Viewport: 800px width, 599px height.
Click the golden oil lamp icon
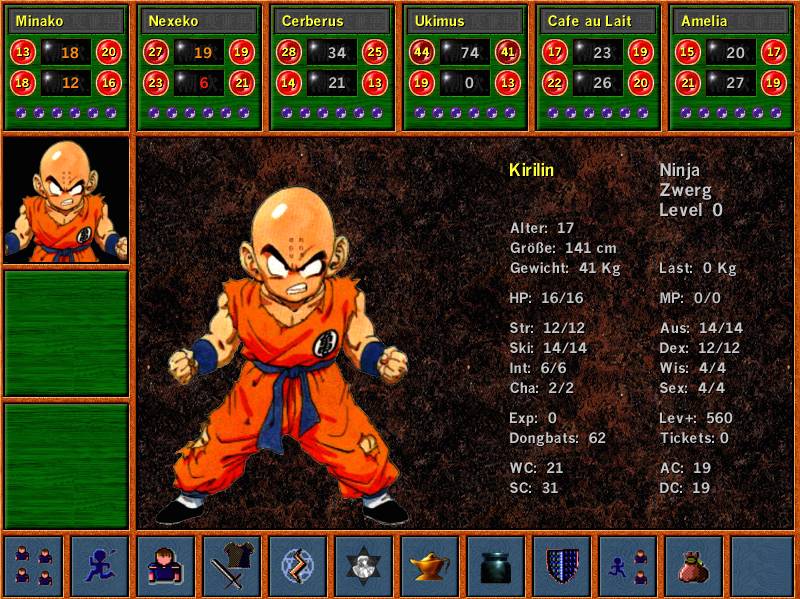click(x=430, y=566)
